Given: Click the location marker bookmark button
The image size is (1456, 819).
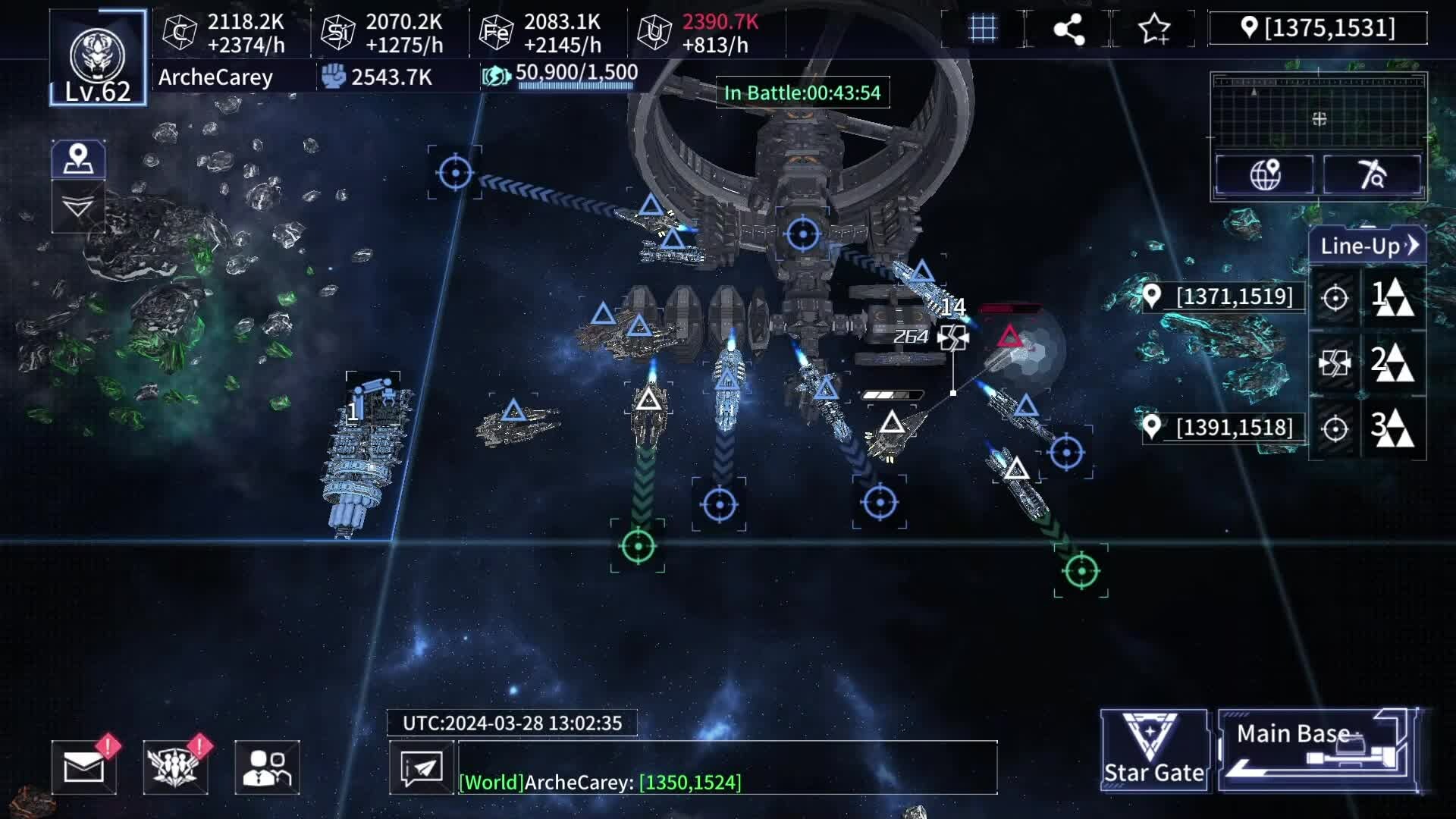Looking at the screenshot, I should tap(78, 159).
